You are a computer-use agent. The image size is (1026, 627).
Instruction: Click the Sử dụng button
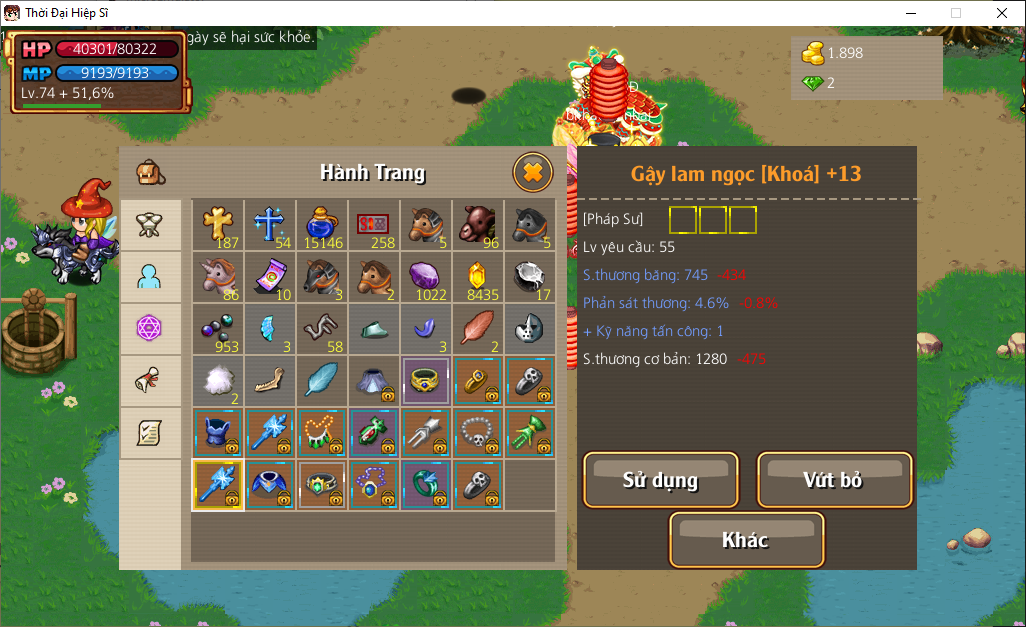661,480
